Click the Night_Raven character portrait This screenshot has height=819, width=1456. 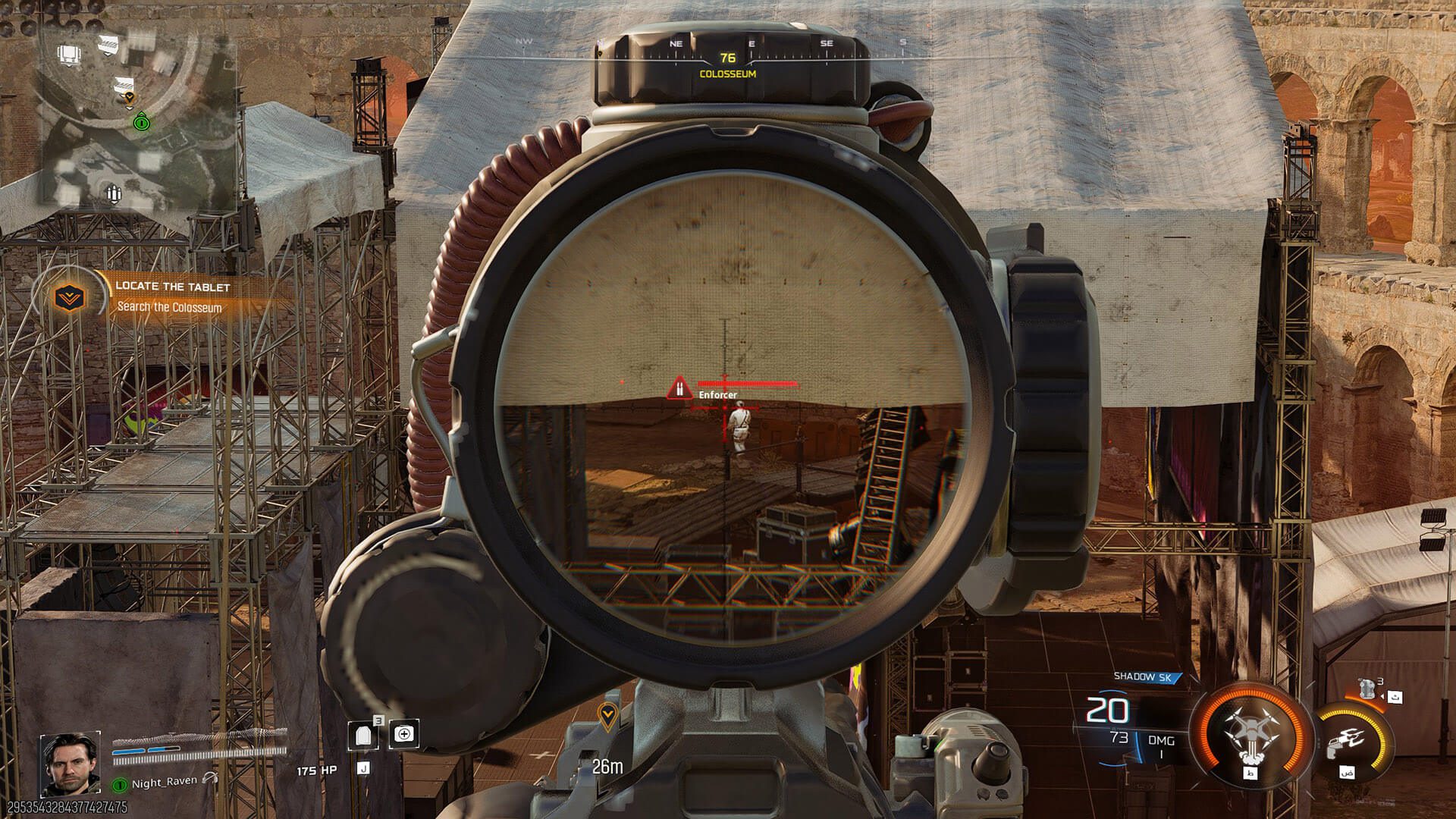coord(70,762)
